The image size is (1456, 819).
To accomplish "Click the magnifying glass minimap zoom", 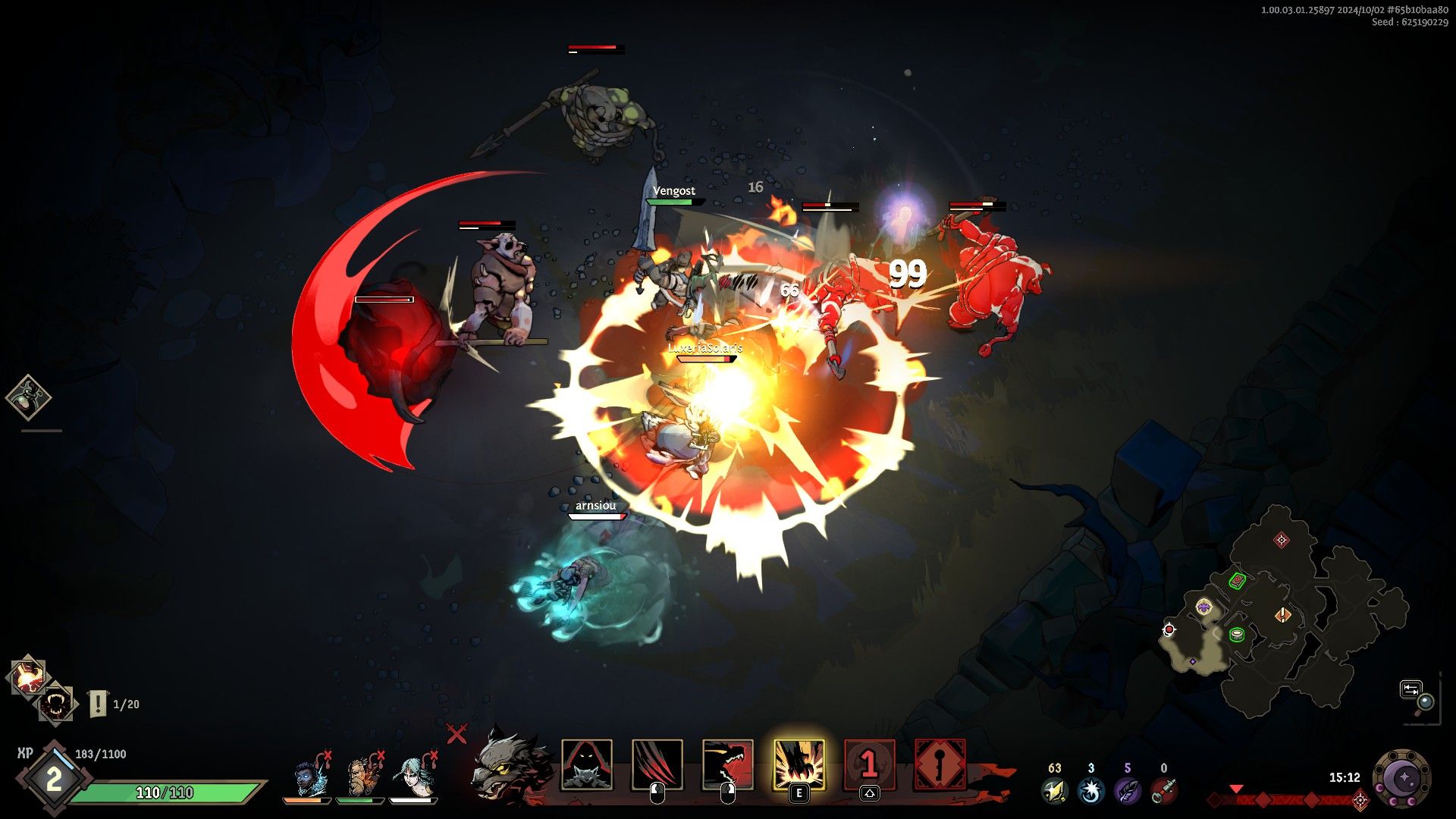I will [1426, 702].
